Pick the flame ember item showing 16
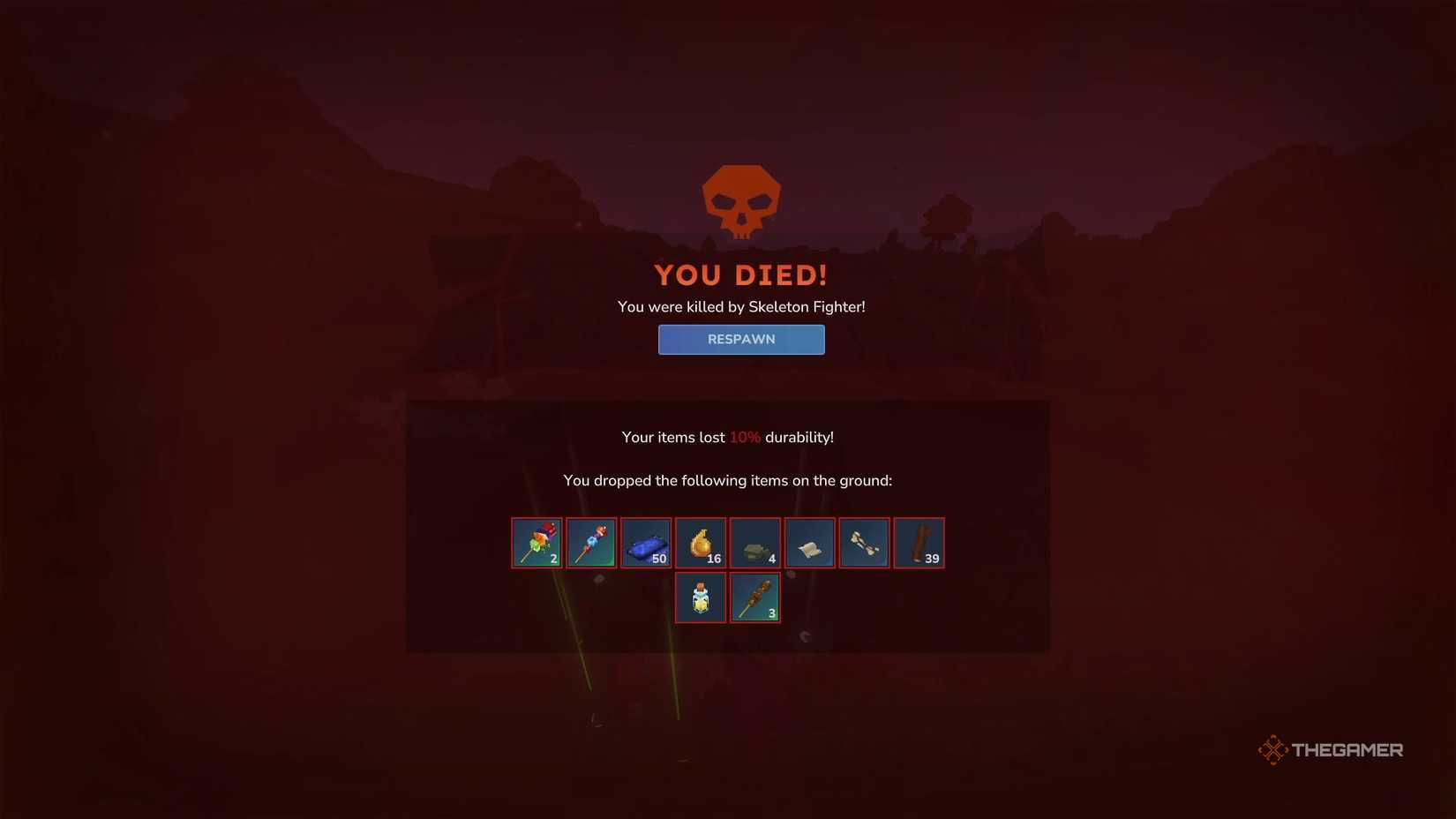This screenshot has width=1456, height=819. 700,542
